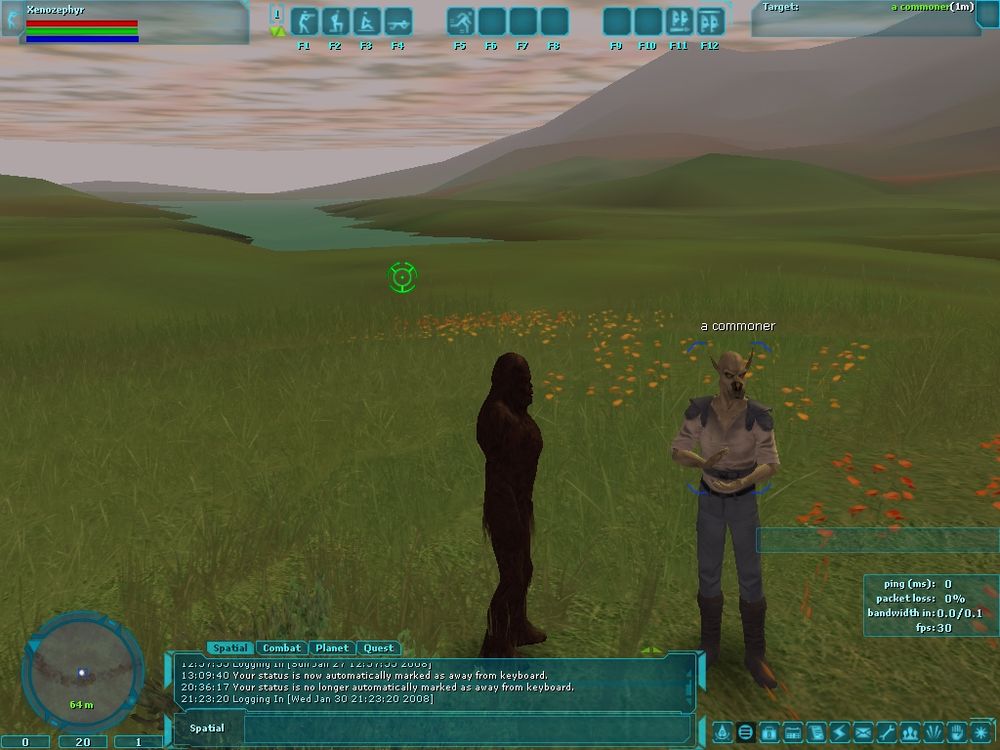Image resolution: width=1000 pixels, height=750 pixels.
Task: Select the Spatial chat tab
Action: tap(230, 648)
